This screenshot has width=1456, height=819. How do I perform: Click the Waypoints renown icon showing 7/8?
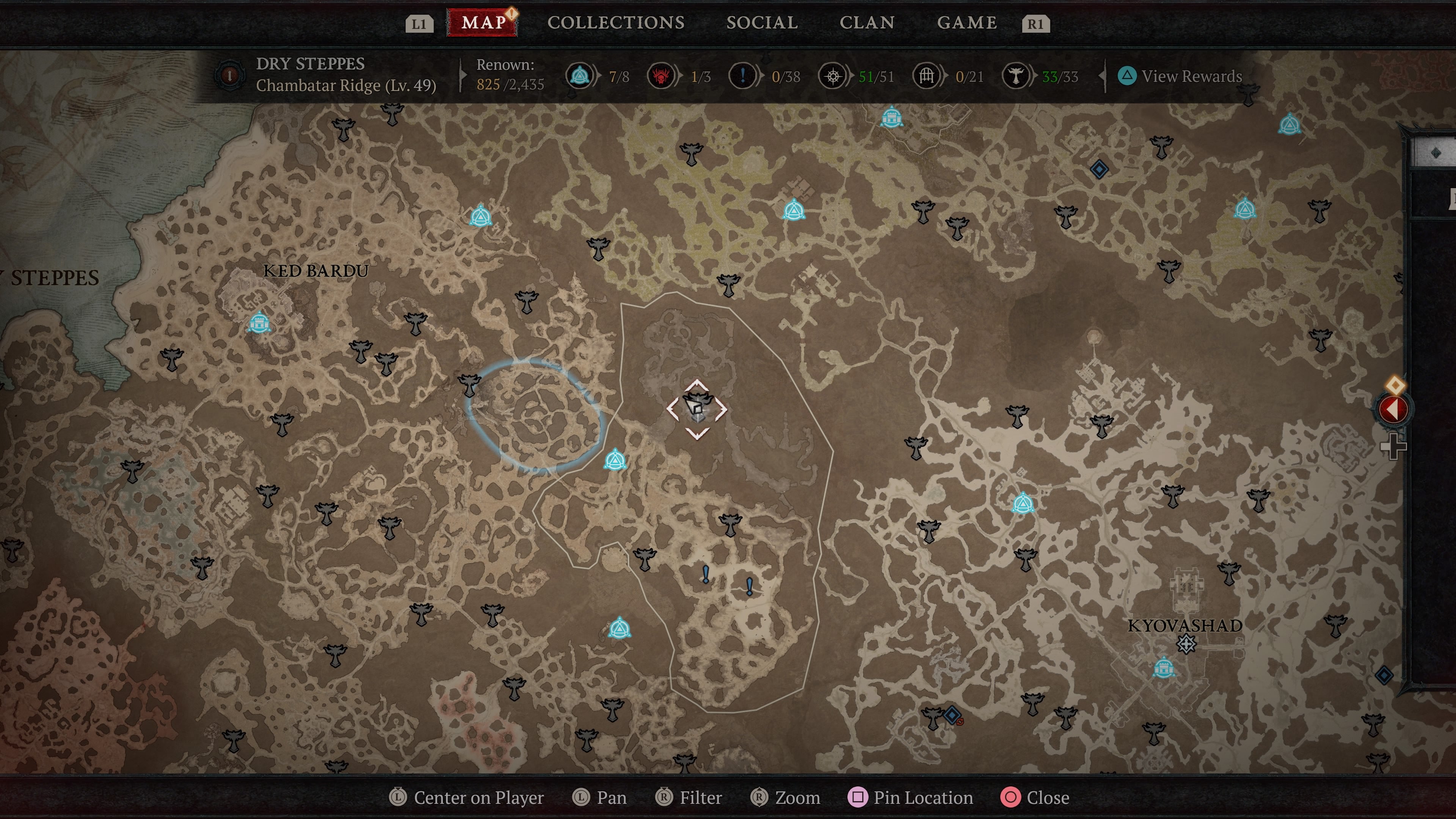point(579,76)
